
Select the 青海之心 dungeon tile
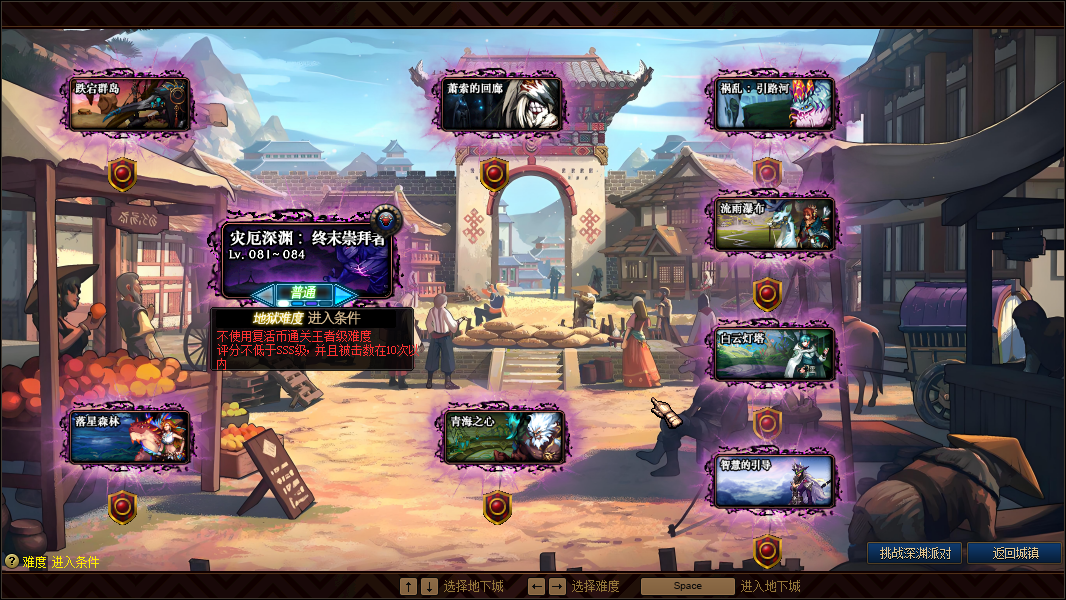click(503, 437)
